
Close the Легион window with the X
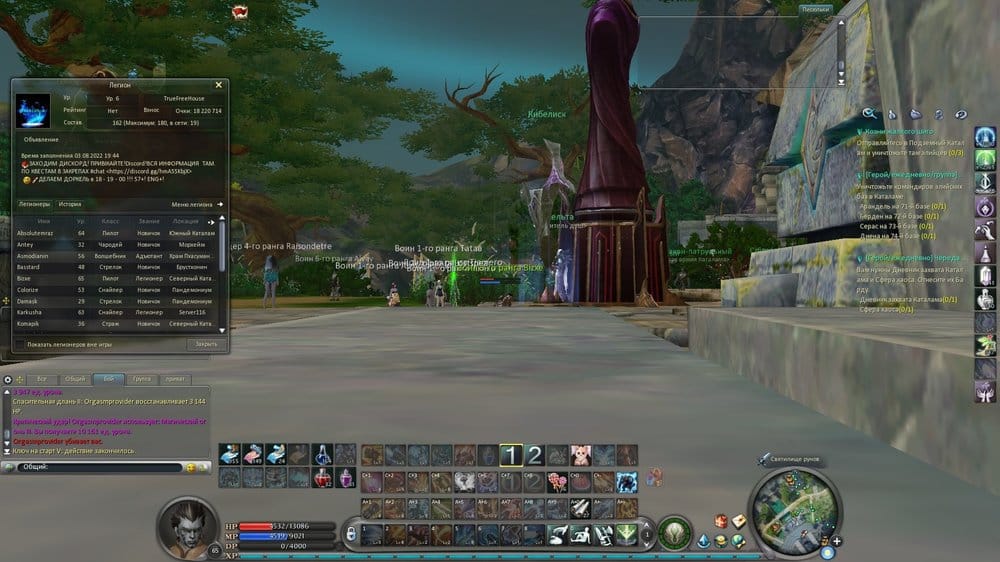pyautogui.click(x=218, y=85)
